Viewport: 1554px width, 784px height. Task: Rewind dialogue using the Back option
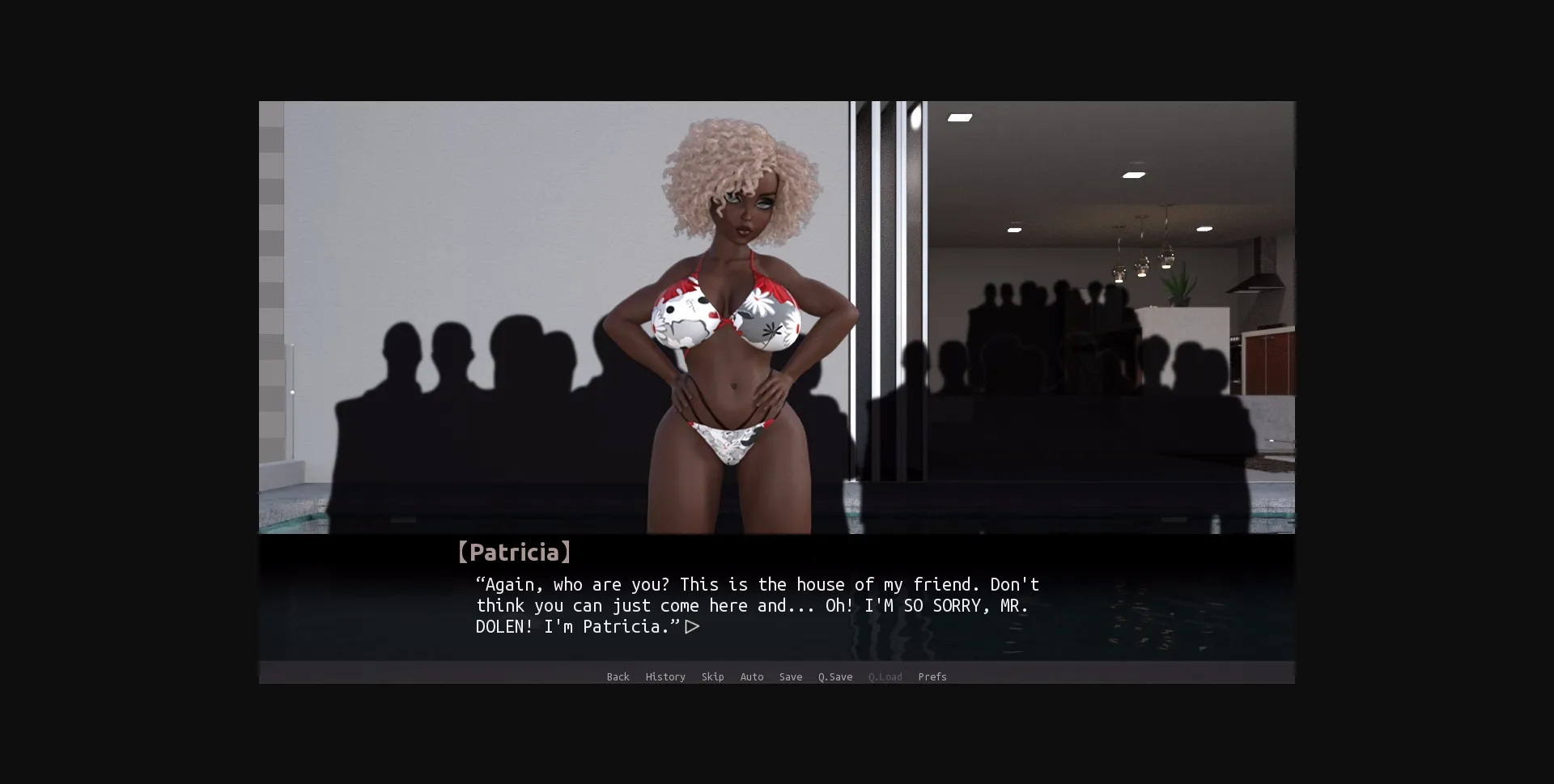[x=618, y=677]
